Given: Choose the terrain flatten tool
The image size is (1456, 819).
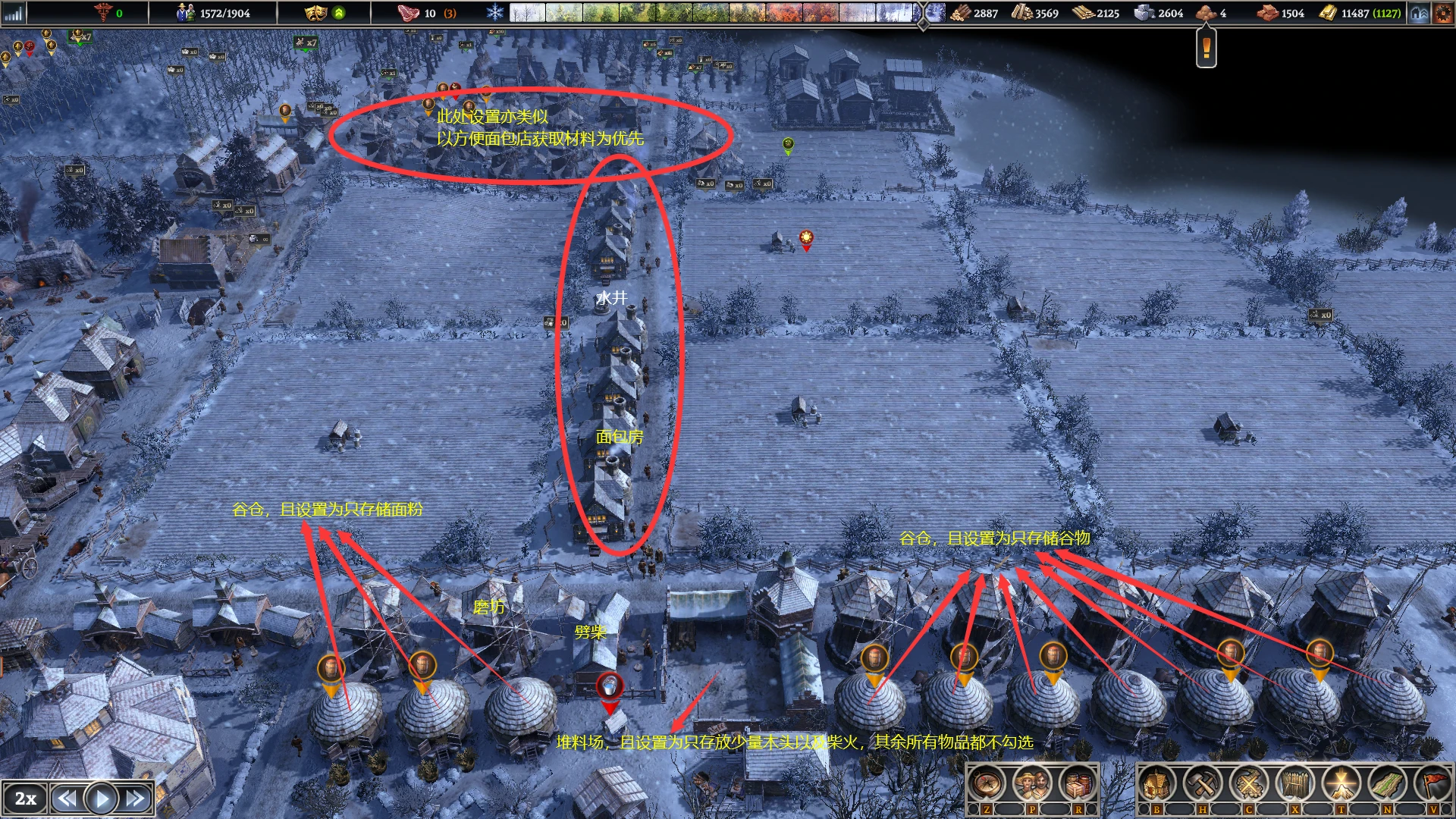Looking at the screenshot, I should tap(1341, 784).
